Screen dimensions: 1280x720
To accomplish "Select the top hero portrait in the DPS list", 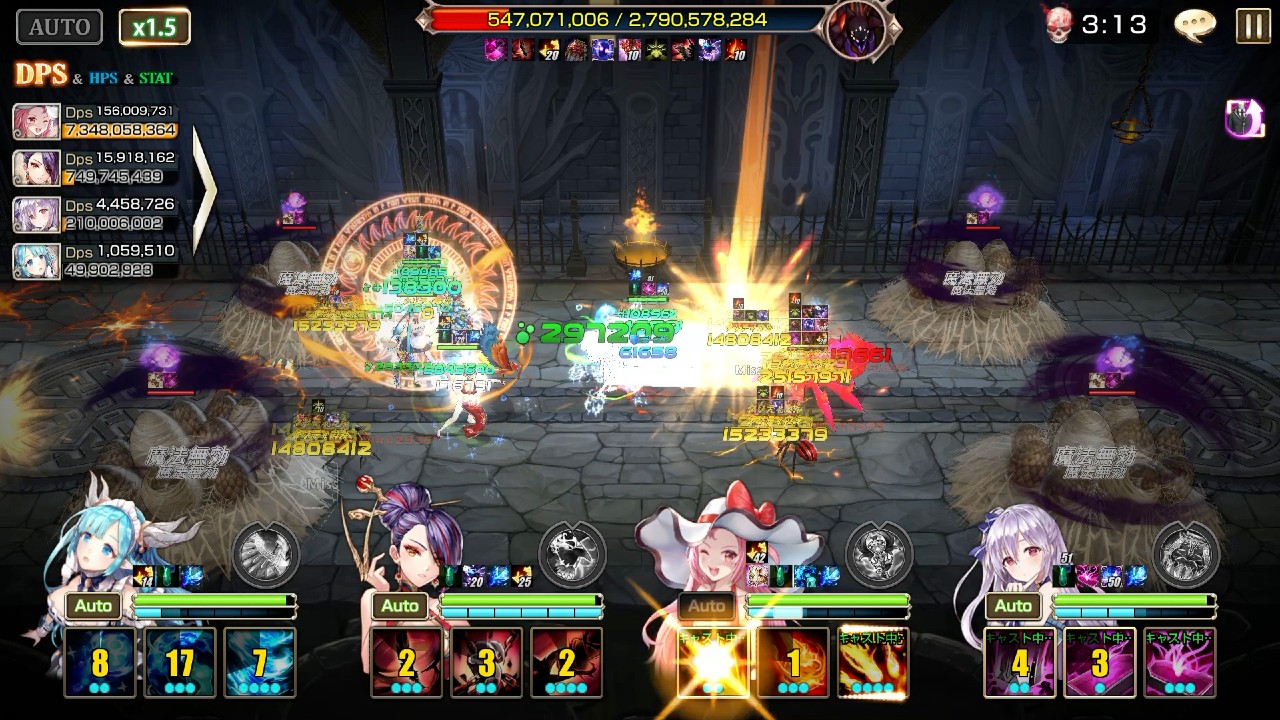I will (36, 121).
